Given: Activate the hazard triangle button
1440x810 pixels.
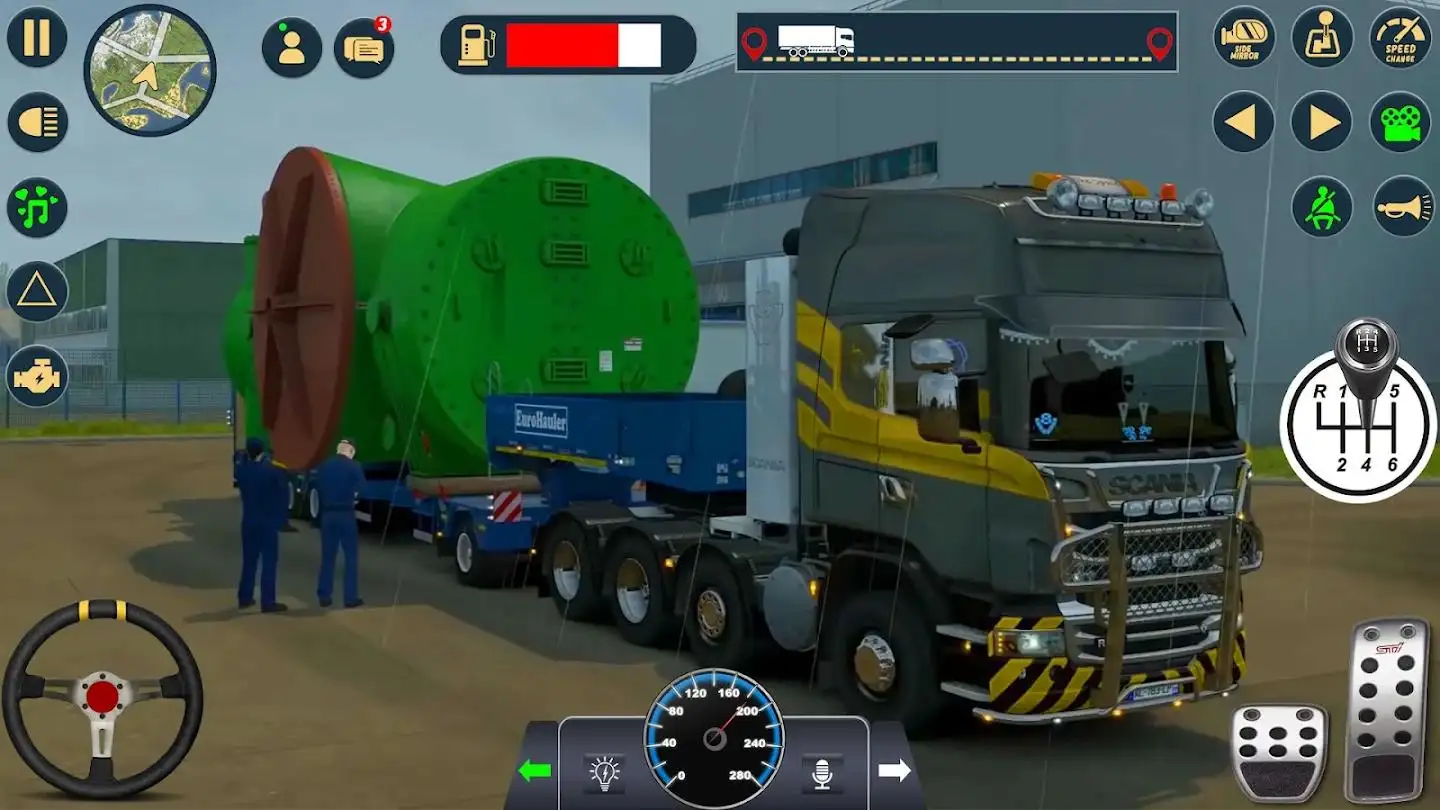Looking at the screenshot, I should (x=37, y=291).
